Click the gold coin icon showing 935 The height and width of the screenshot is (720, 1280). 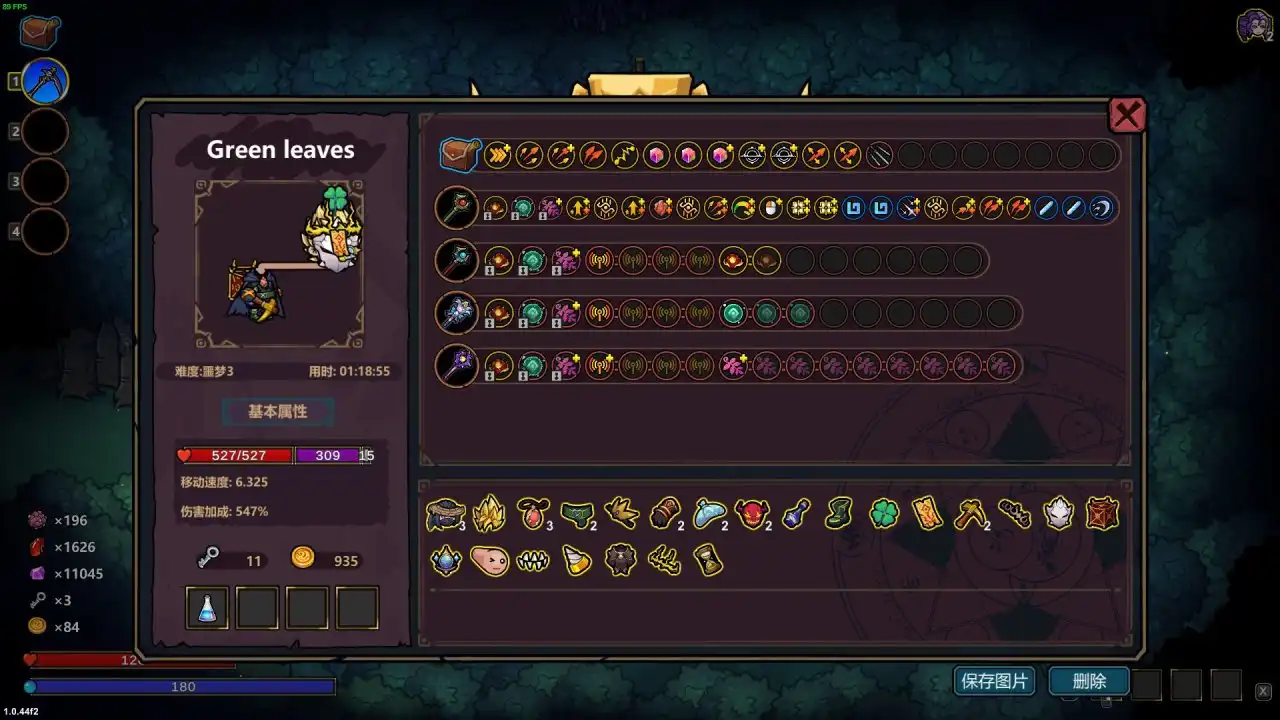coord(302,559)
